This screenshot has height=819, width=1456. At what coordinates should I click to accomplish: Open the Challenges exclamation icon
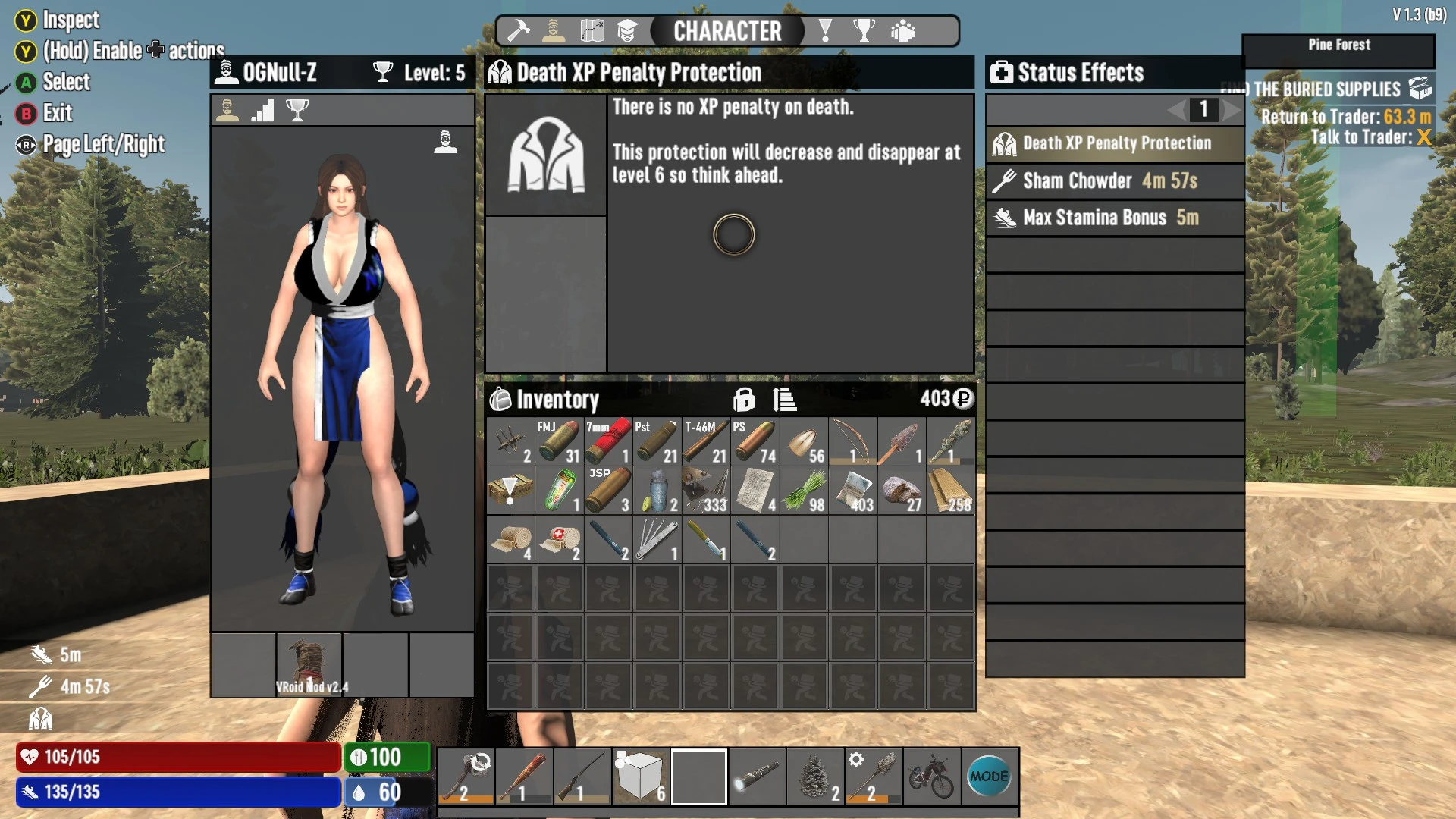coord(826,31)
